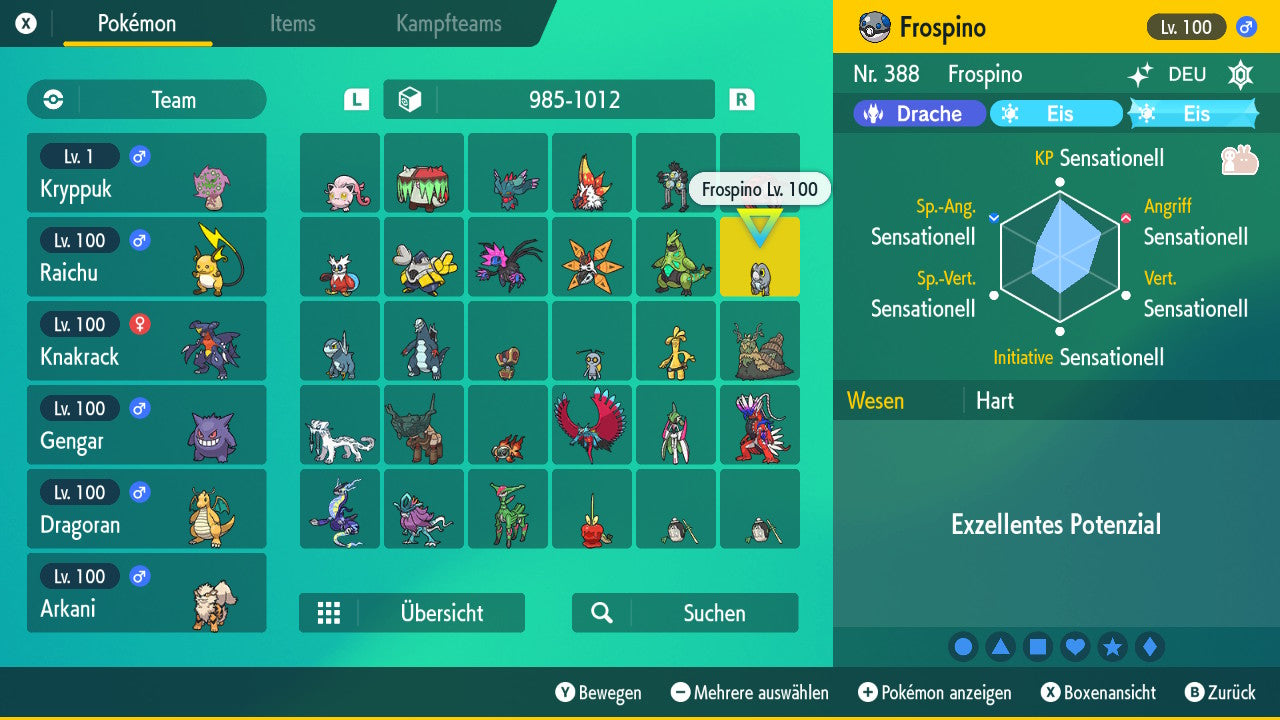Click the Luxury Ball icon beside Frospino's name
The width and height of the screenshot is (1280, 720).
pyautogui.click(x=872, y=27)
